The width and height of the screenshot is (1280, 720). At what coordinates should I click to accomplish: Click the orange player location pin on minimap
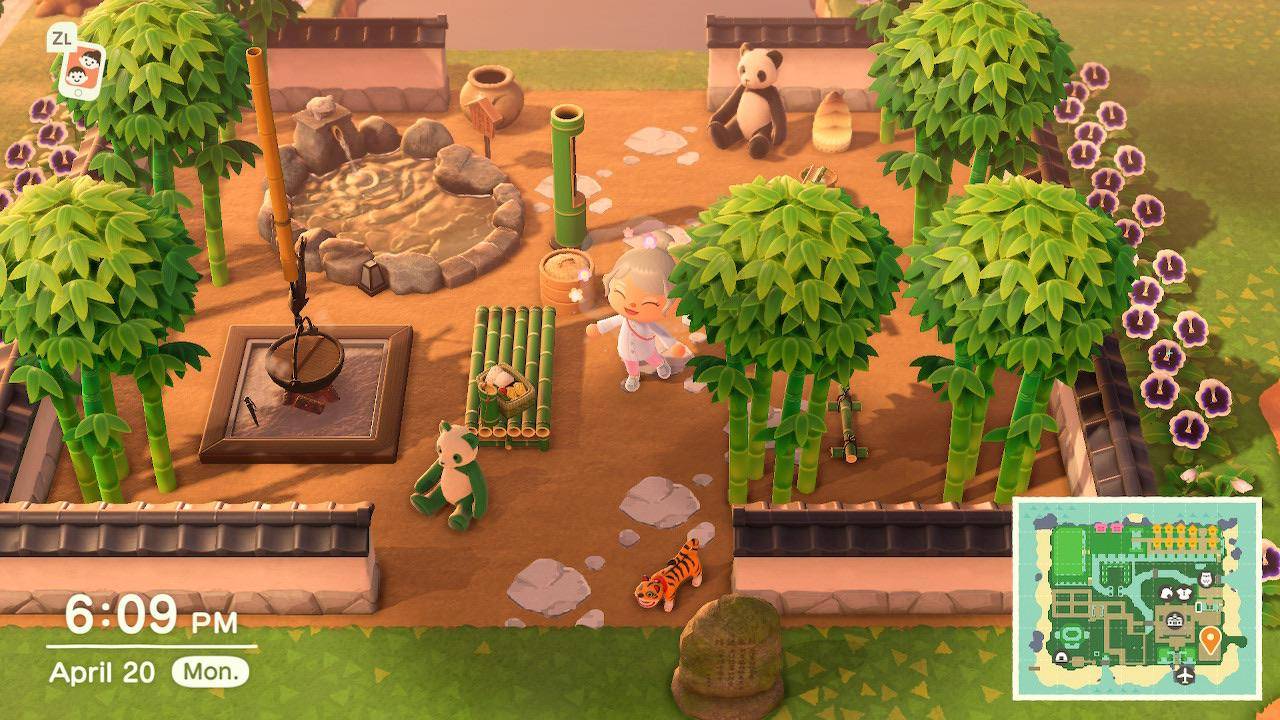[x=1210, y=639]
